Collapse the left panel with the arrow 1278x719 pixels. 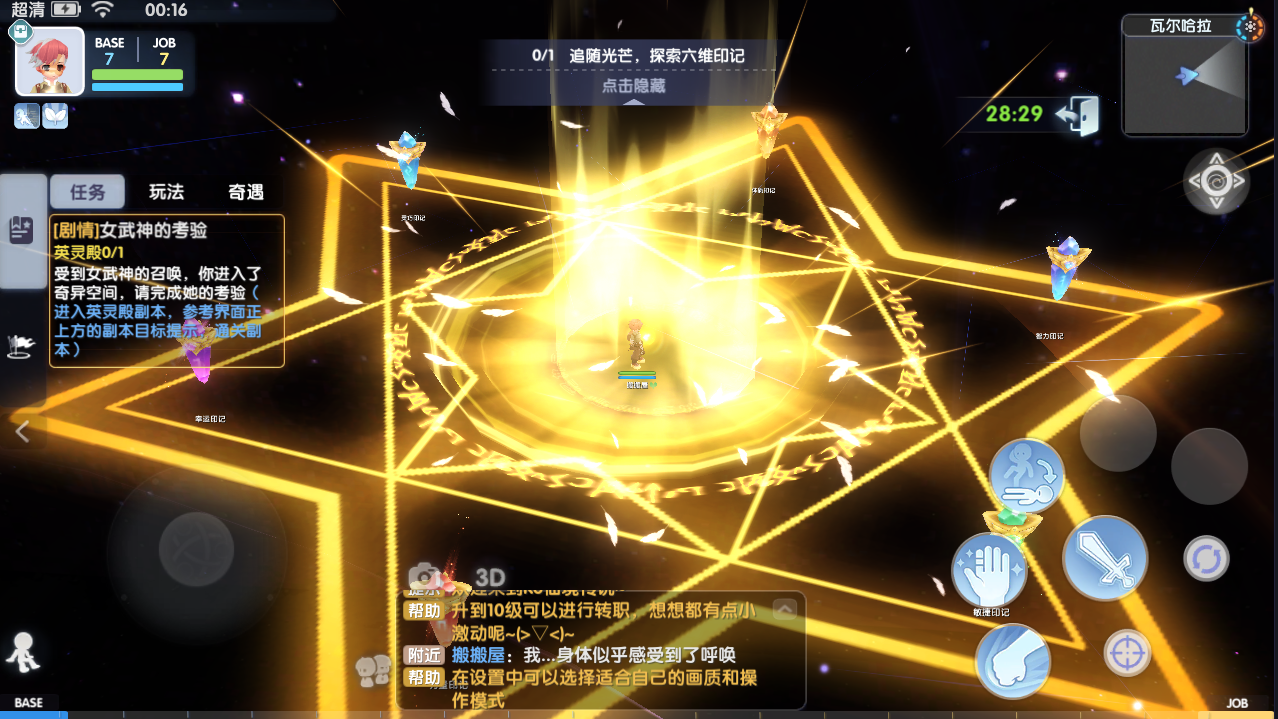[22, 432]
